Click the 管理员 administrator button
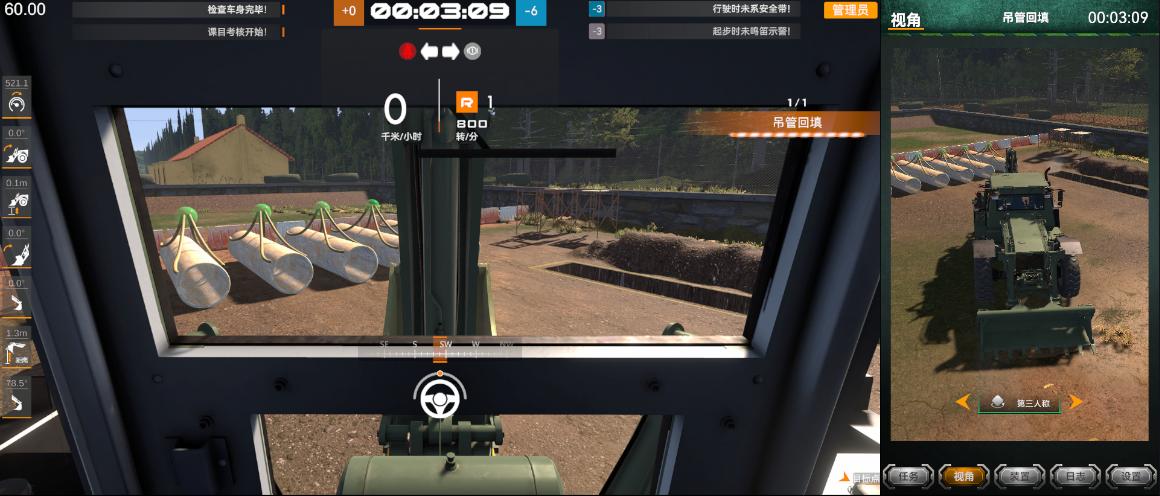Image resolution: width=1160 pixels, height=496 pixels. tap(850, 10)
